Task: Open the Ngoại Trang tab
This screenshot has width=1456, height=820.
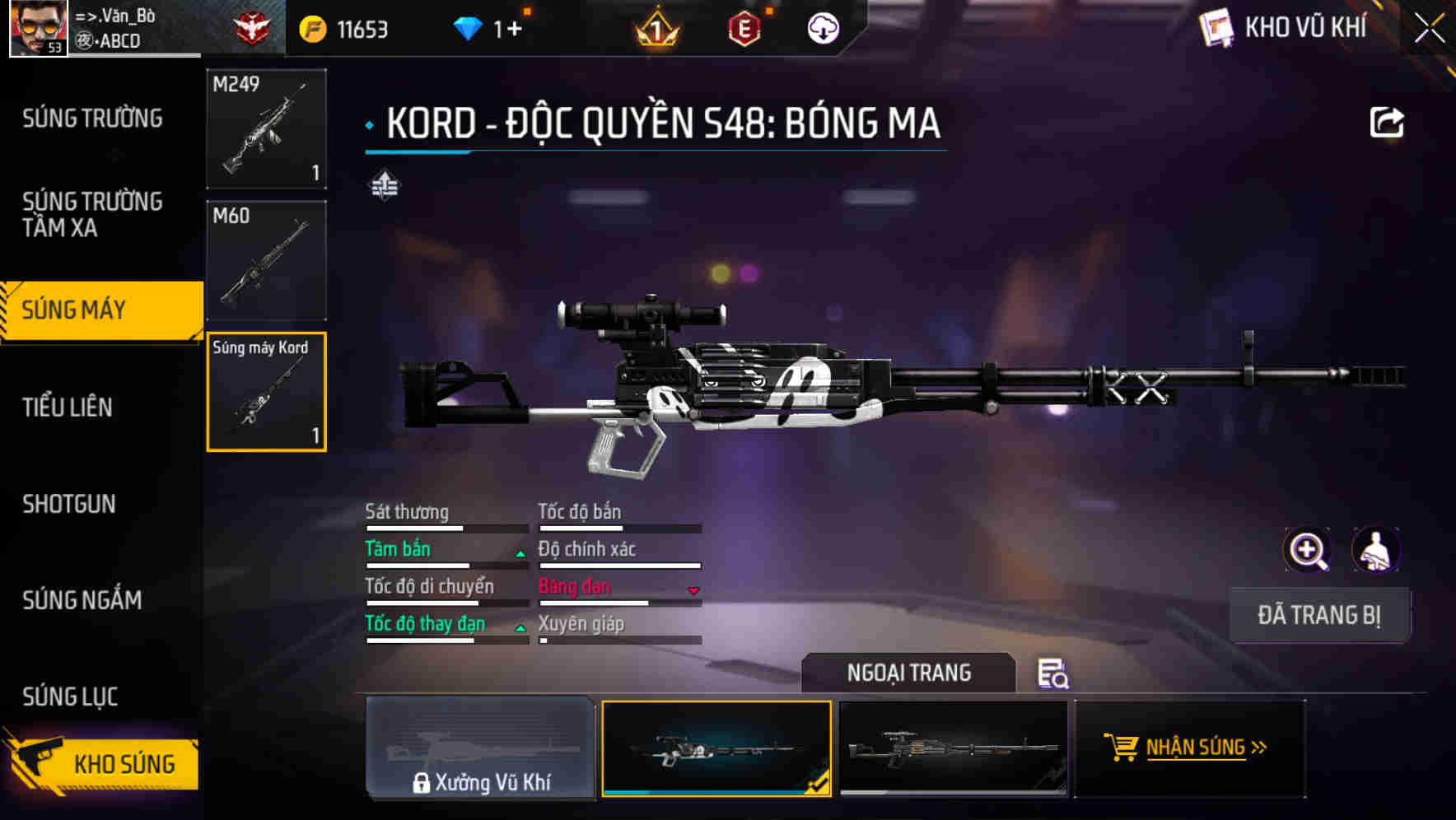Action: point(908,673)
